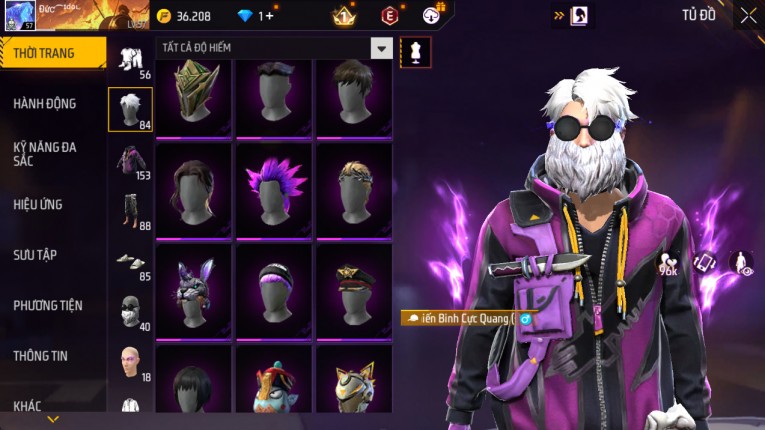
Task: Add diamonds using the plus button
Action: (266, 16)
